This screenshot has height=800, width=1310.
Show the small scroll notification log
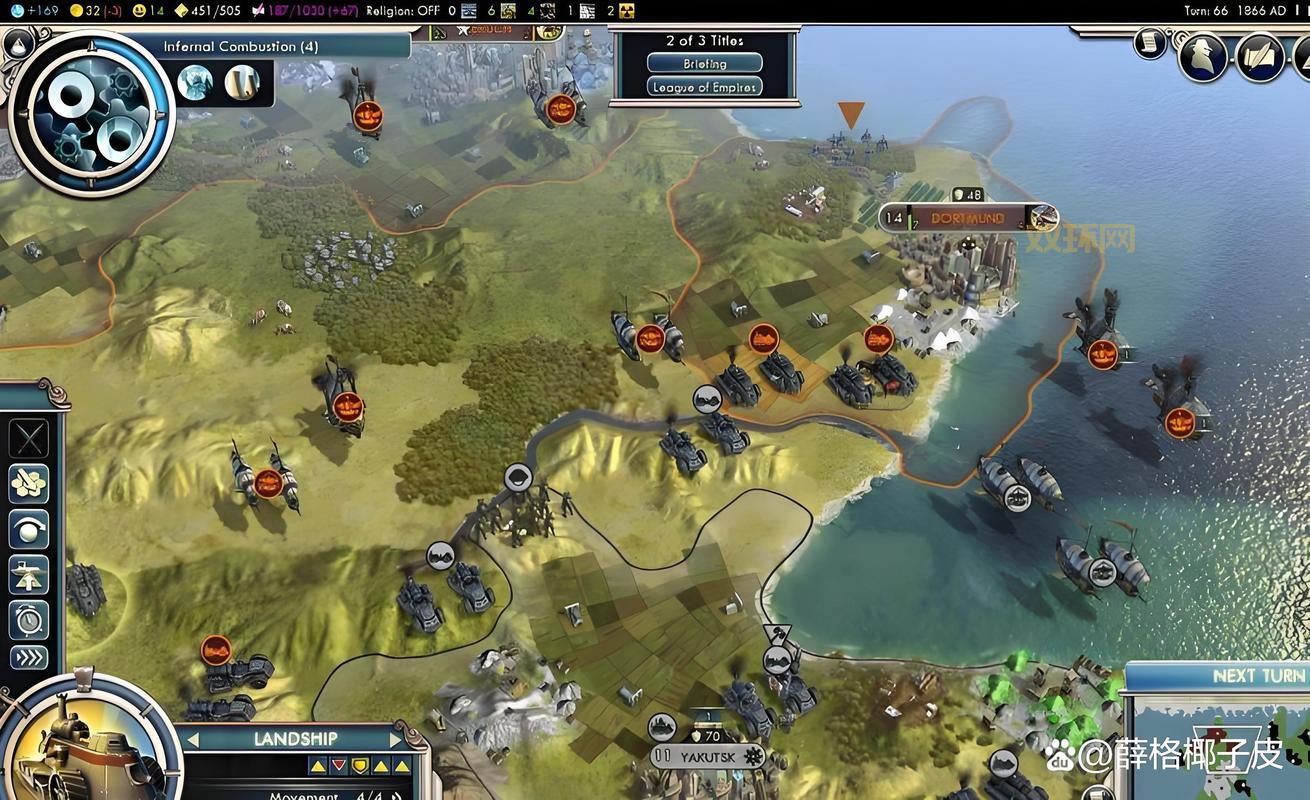click(1150, 44)
